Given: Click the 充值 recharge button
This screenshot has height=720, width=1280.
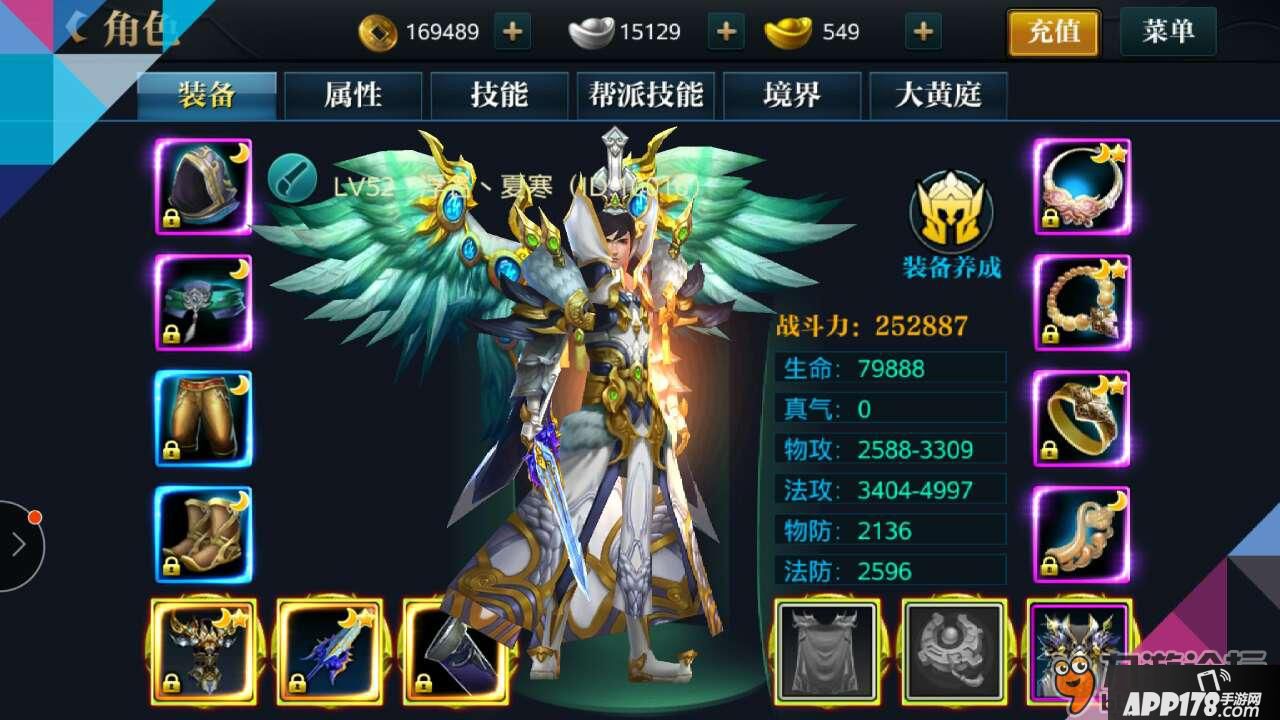Looking at the screenshot, I should (x=1053, y=33).
